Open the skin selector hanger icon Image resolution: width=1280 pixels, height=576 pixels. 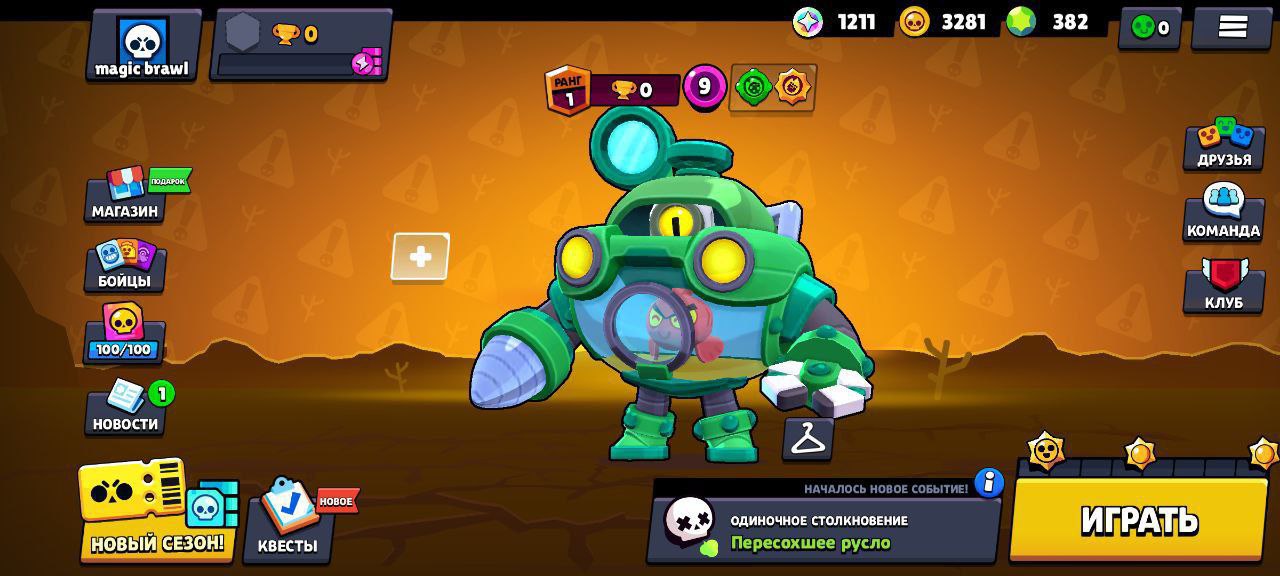(808, 438)
